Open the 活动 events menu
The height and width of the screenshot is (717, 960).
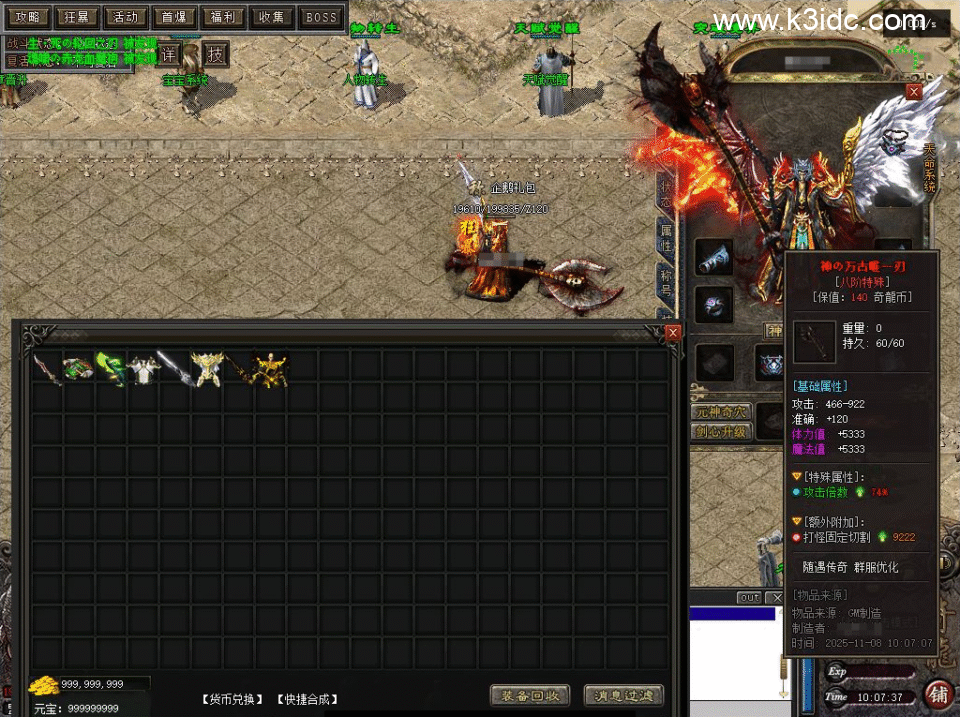point(125,17)
